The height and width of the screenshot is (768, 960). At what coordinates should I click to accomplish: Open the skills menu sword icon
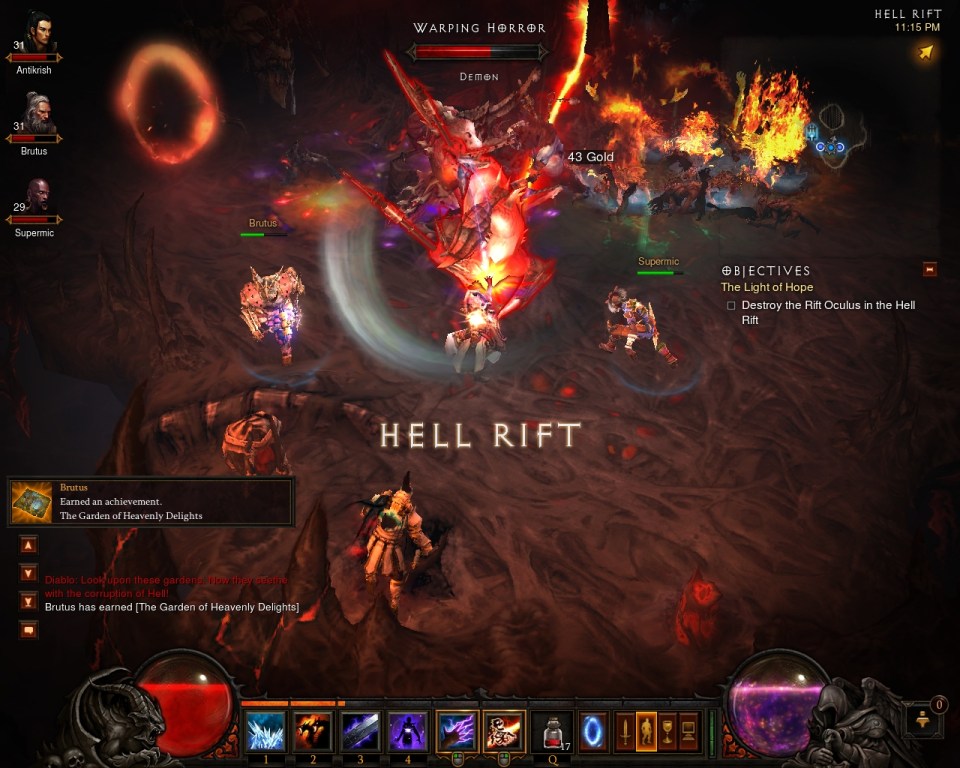pyautogui.click(x=625, y=731)
